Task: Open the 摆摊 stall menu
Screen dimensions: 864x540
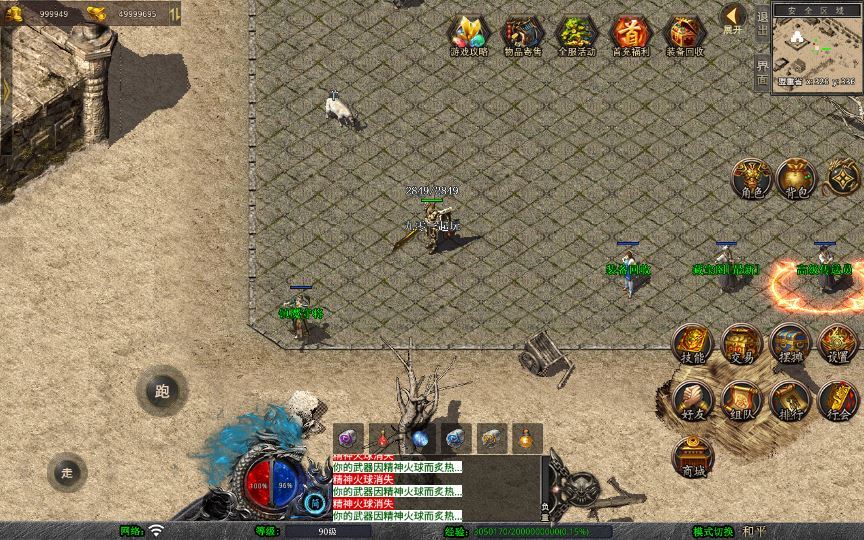Action: [790, 343]
